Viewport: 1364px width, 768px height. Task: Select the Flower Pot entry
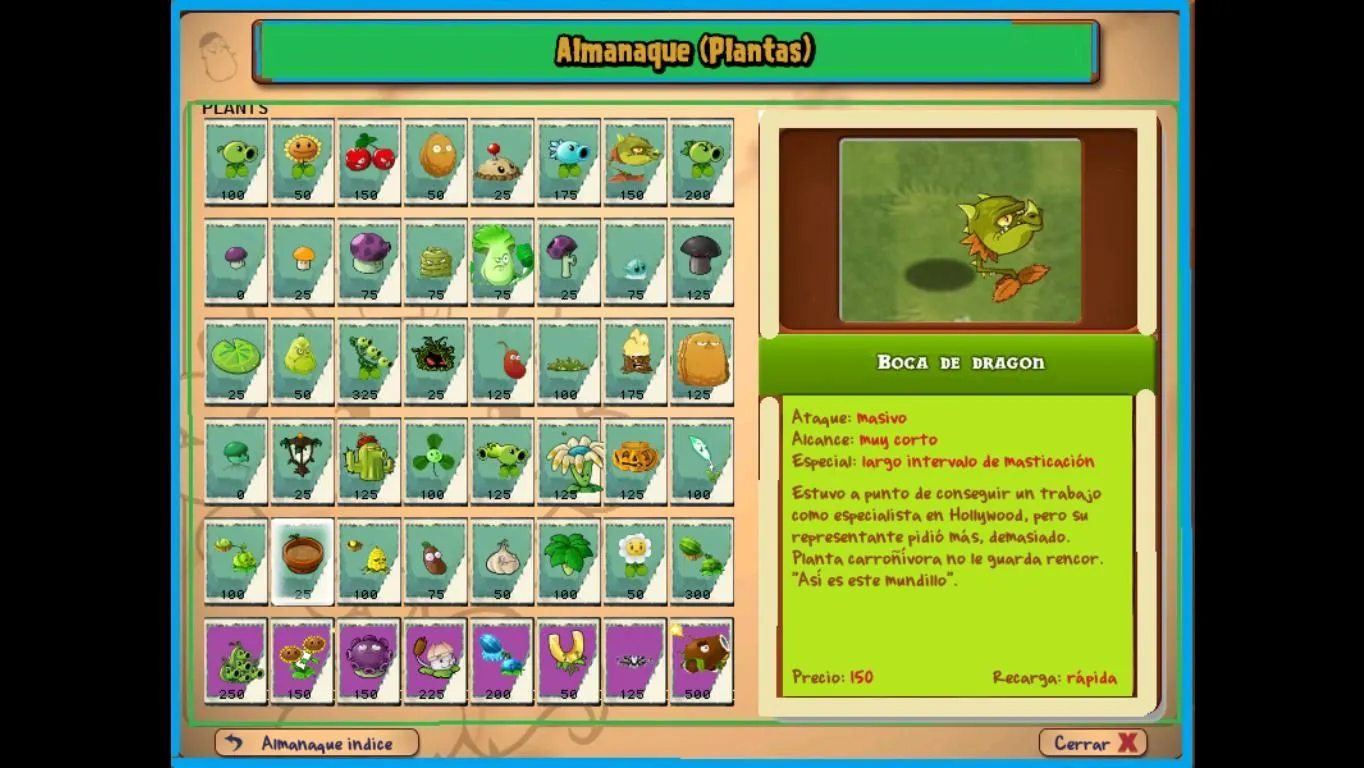coord(302,560)
